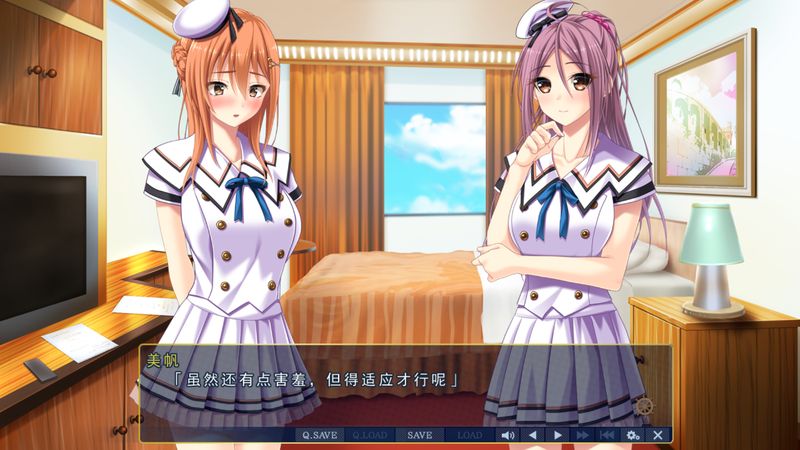The width and height of the screenshot is (800, 450).
Task: Click the Q.LOAD quick load button
Action: 370,435
